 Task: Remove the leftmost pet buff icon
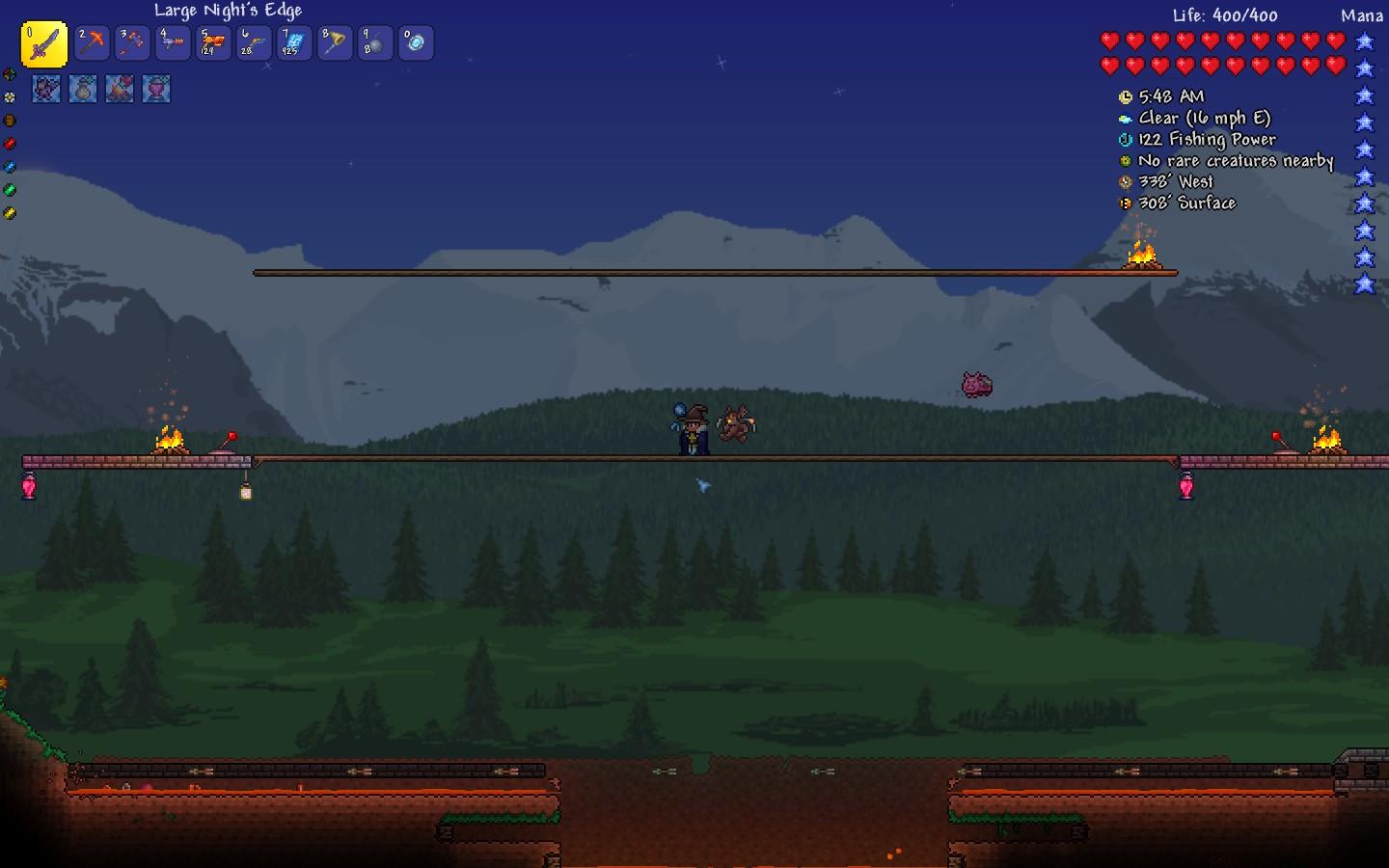click(46, 89)
